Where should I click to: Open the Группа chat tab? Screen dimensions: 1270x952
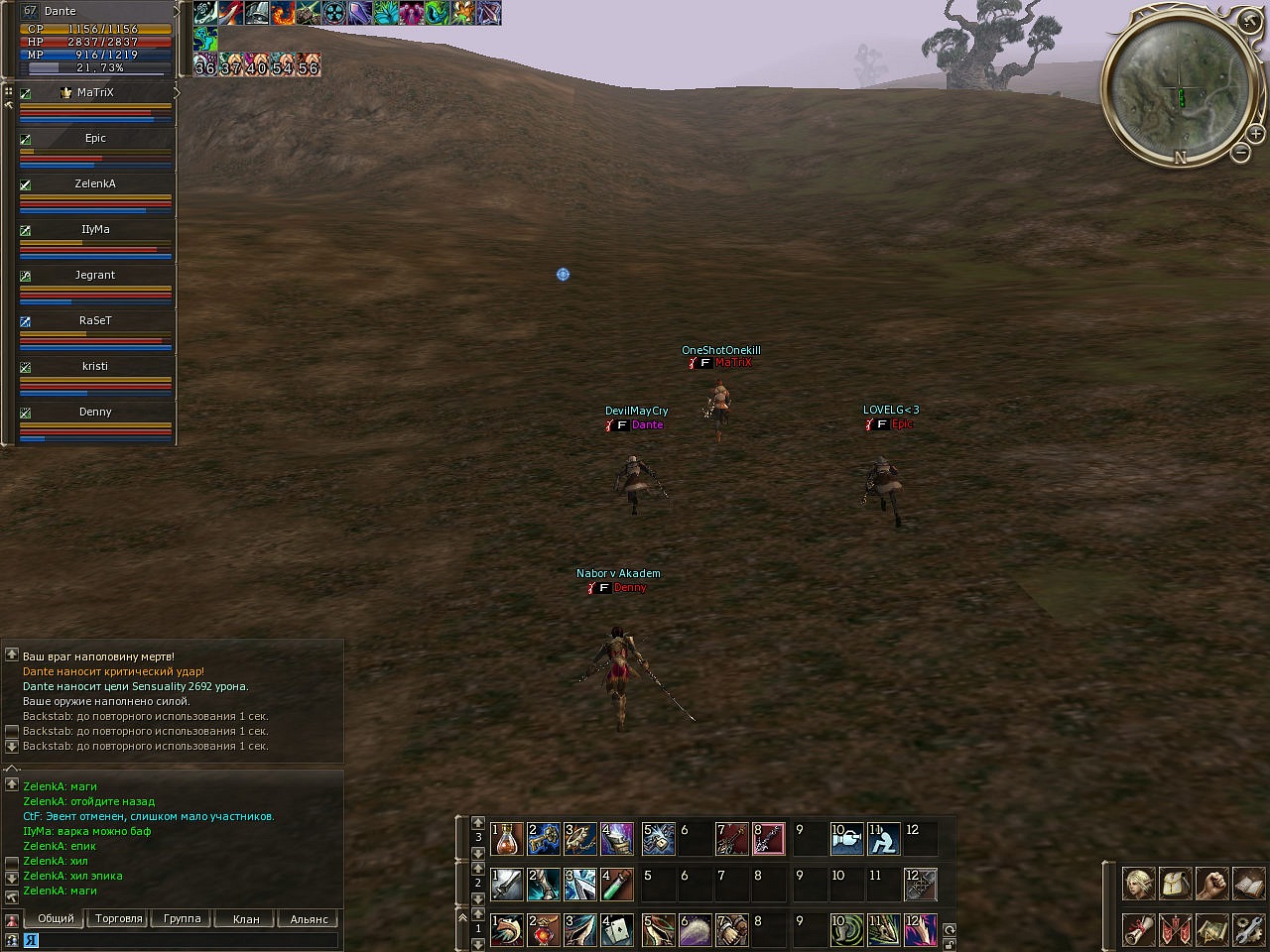tap(183, 919)
